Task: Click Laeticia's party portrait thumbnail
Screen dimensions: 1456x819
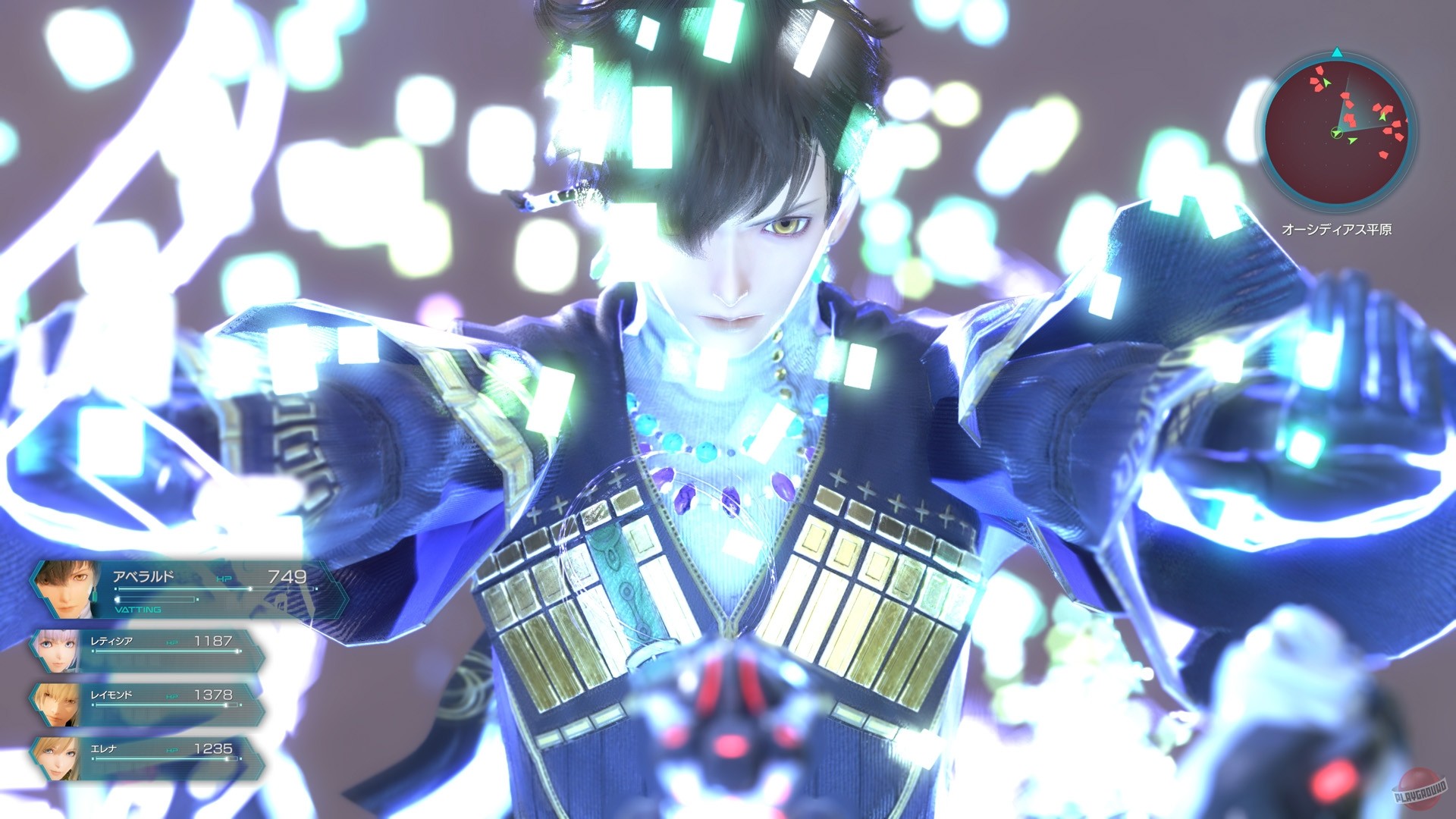Action: click(56, 651)
